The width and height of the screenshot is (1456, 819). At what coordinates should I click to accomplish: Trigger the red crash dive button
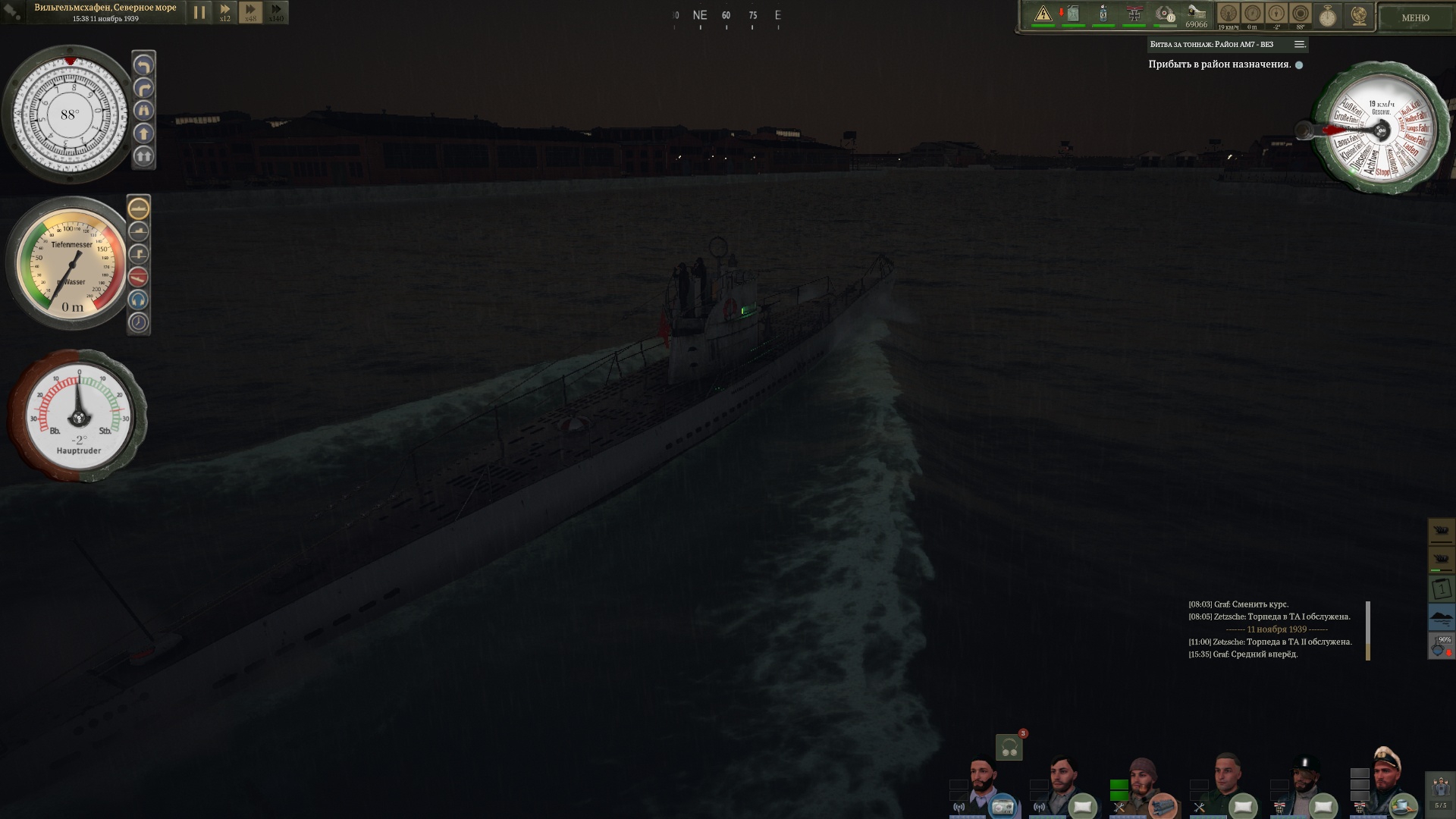(139, 277)
